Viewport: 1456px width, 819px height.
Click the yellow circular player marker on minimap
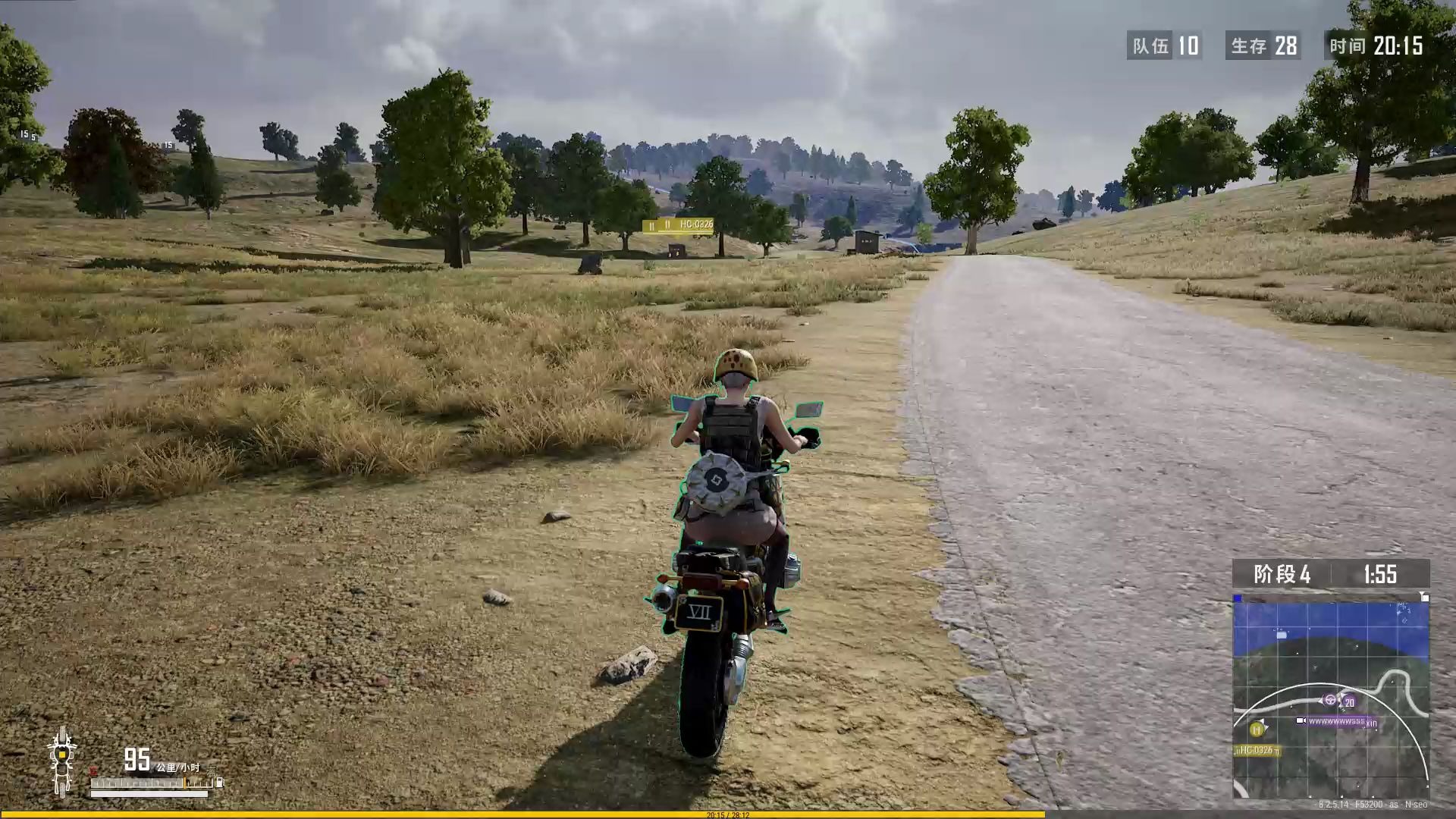tap(1257, 730)
